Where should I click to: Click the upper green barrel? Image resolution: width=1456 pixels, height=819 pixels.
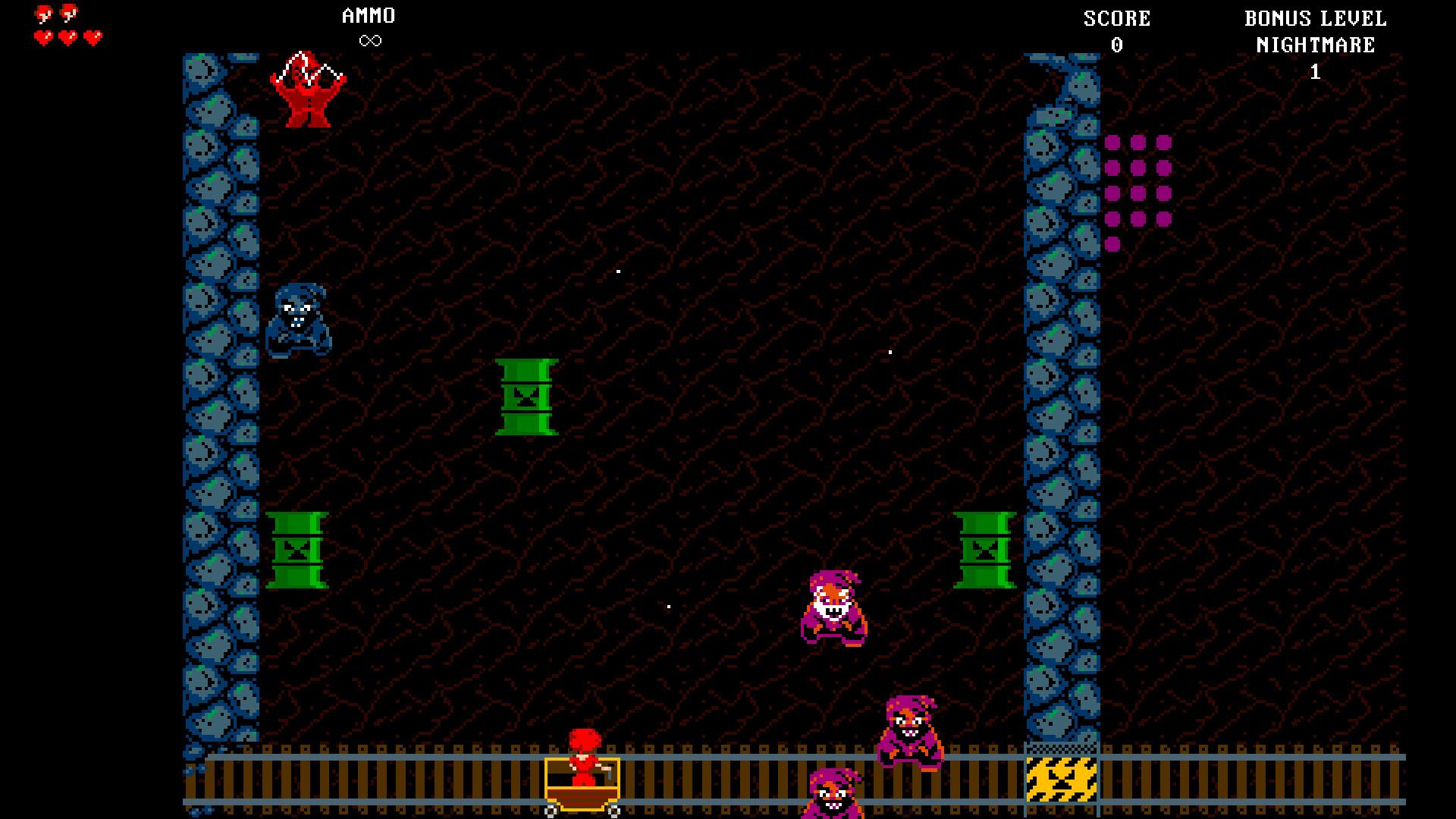pos(527,398)
